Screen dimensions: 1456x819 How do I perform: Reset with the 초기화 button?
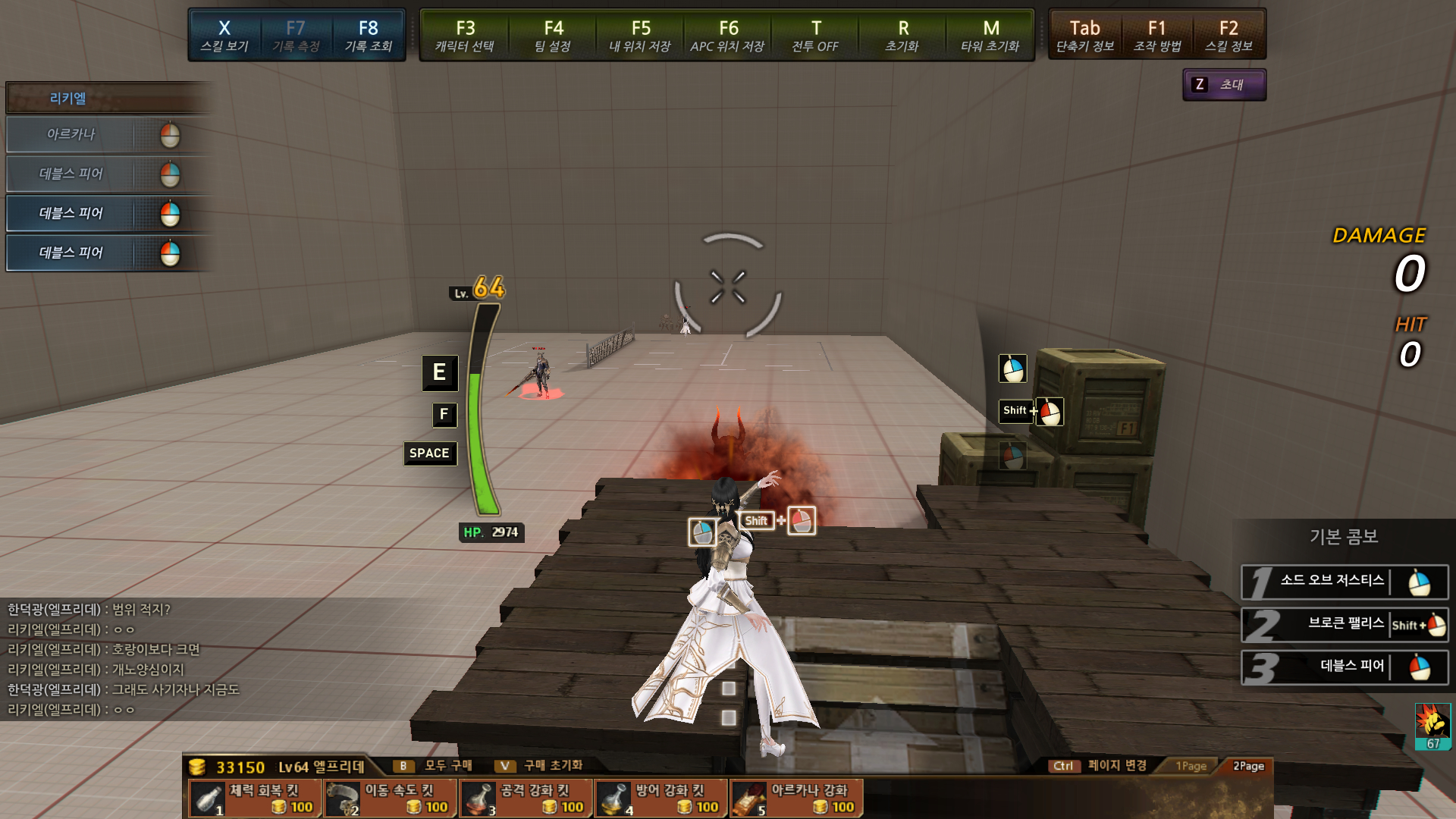click(902, 36)
